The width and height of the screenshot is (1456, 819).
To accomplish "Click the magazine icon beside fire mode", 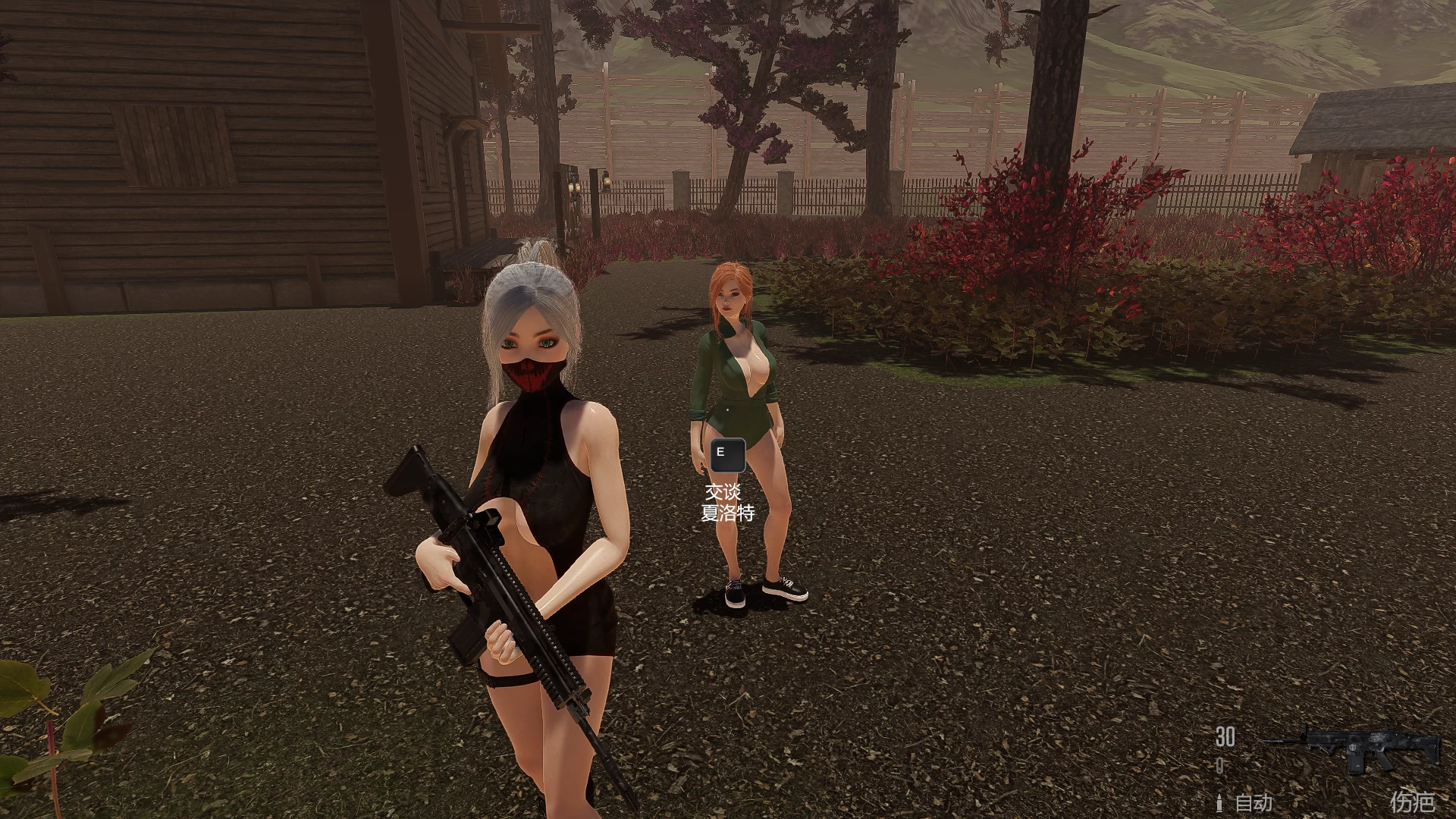I will 1221,802.
